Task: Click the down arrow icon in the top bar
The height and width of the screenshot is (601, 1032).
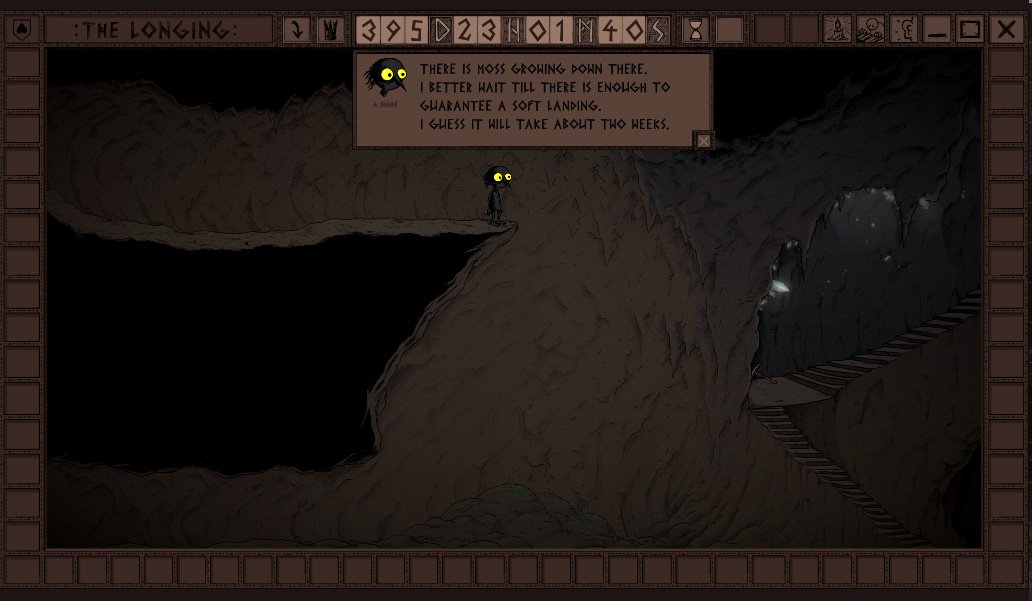Action: pyautogui.click(x=296, y=30)
